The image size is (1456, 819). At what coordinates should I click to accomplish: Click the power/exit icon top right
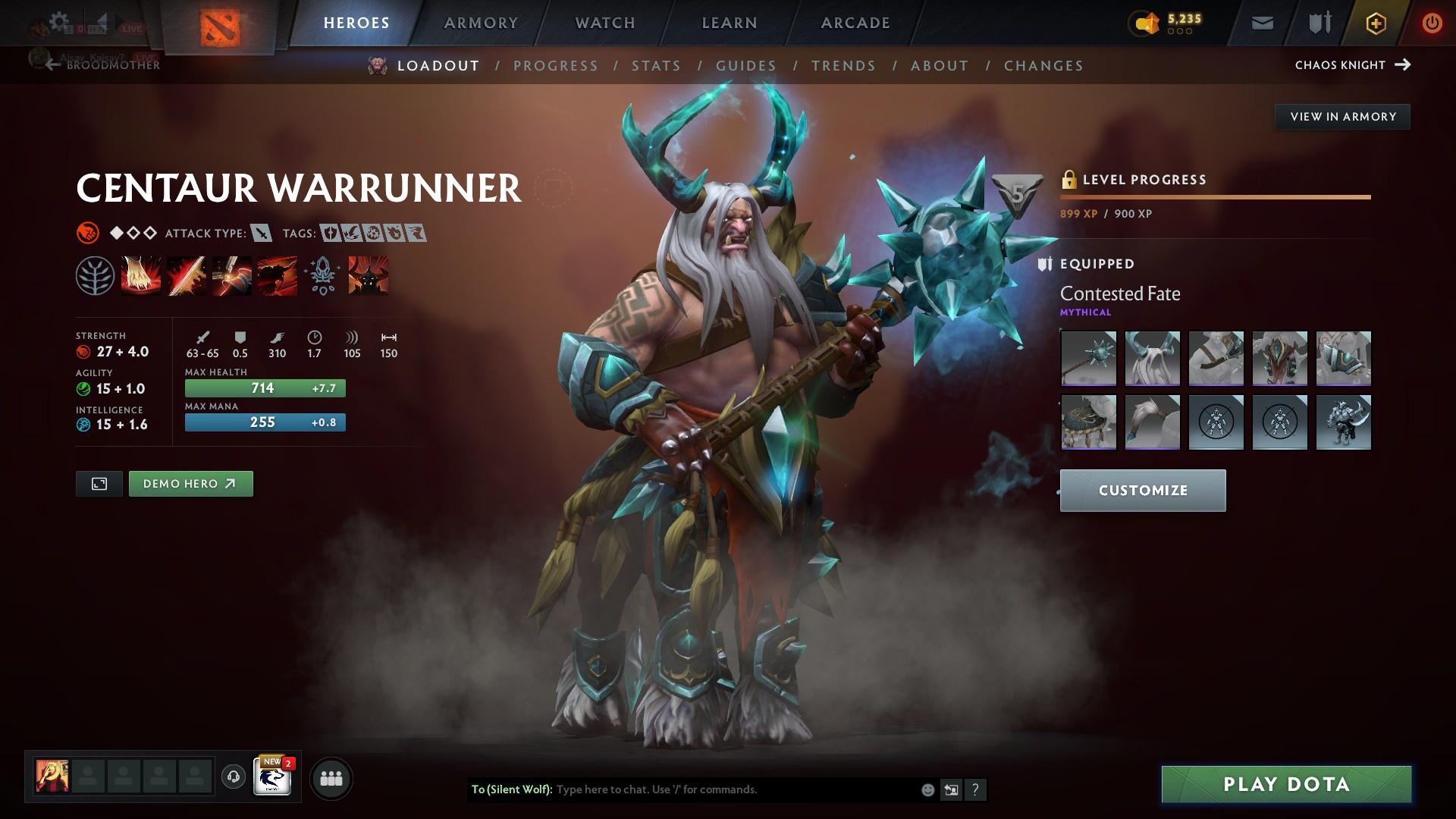[x=1432, y=22]
